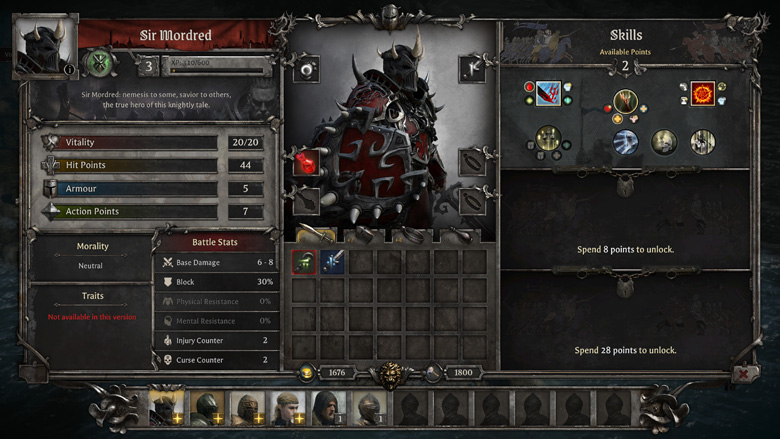Choose the red fiery sun skill
This screenshot has width=780, height=439.
click(x=703, y=94)
